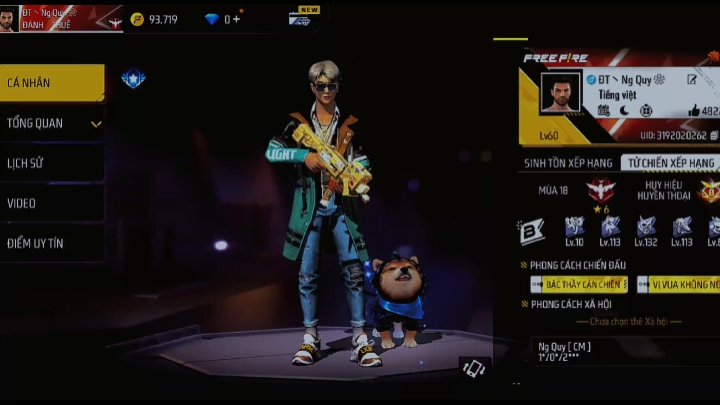Open the NEW diamond card icon
Image resolution: width=720 pixels, height=405 pixels.
click(303, 18)
